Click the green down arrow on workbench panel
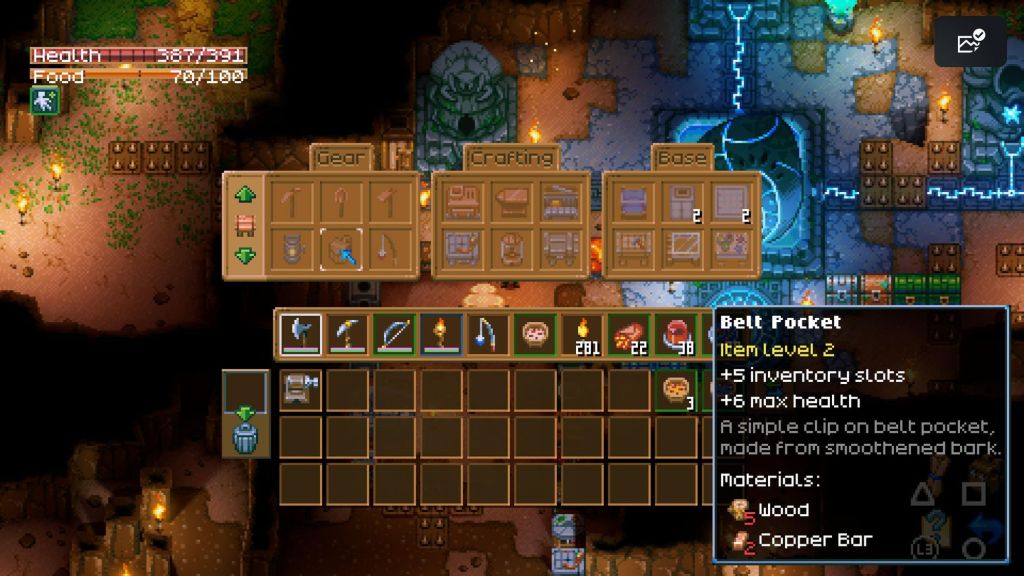 pyautogui.click(x=245, y=256)
